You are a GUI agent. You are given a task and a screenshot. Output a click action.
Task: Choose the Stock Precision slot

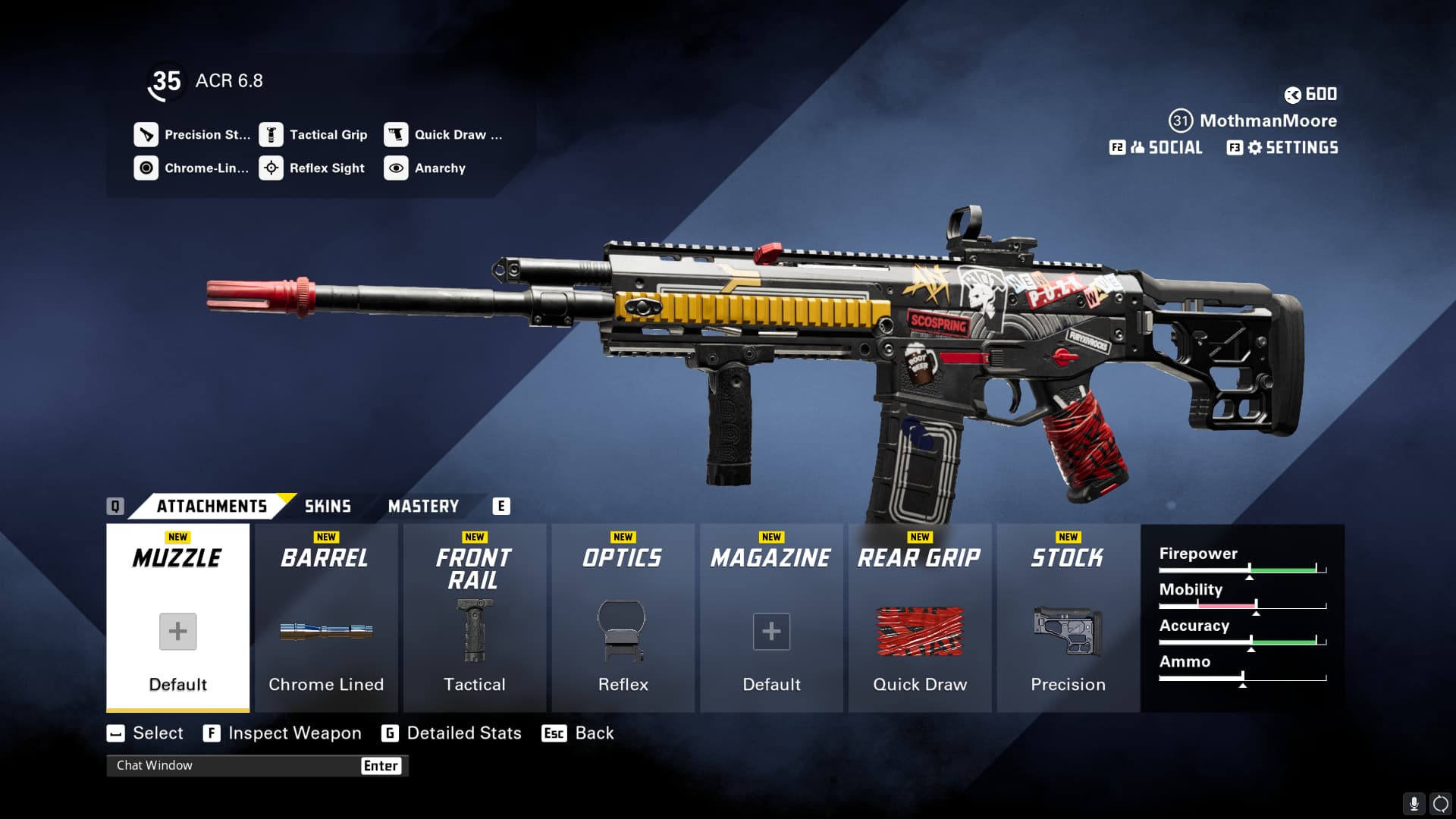coord(1068,618)
